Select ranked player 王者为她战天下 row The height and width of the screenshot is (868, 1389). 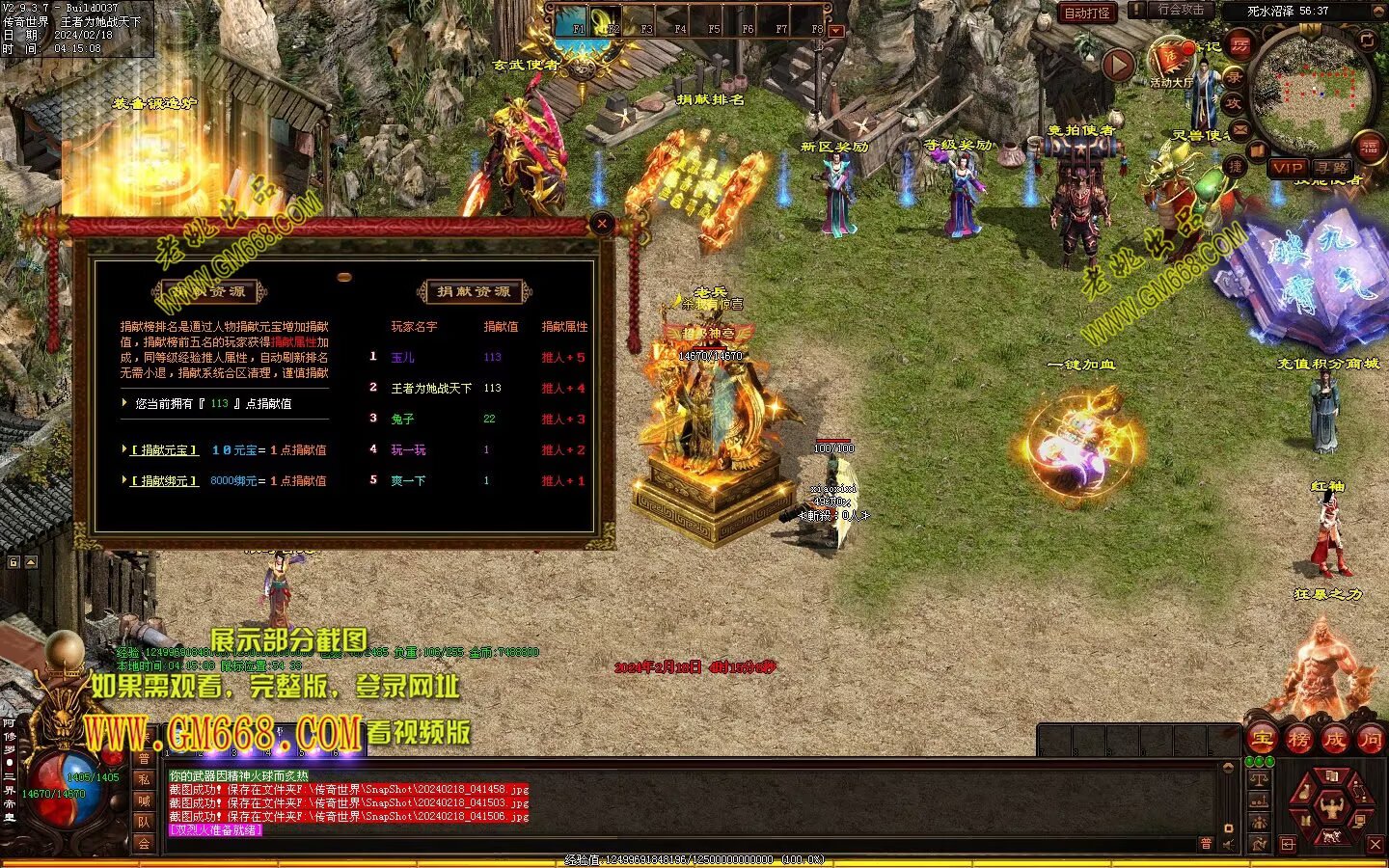click(x=430, y=389)
